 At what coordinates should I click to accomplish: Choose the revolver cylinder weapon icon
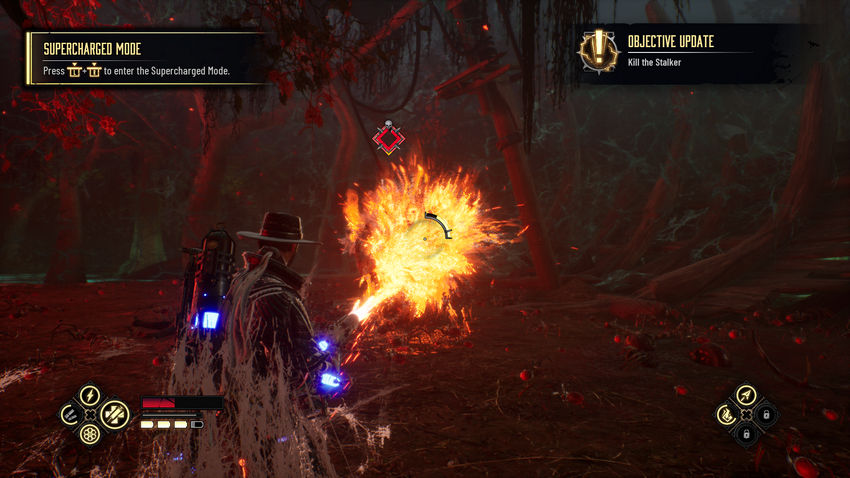(90, 433)
